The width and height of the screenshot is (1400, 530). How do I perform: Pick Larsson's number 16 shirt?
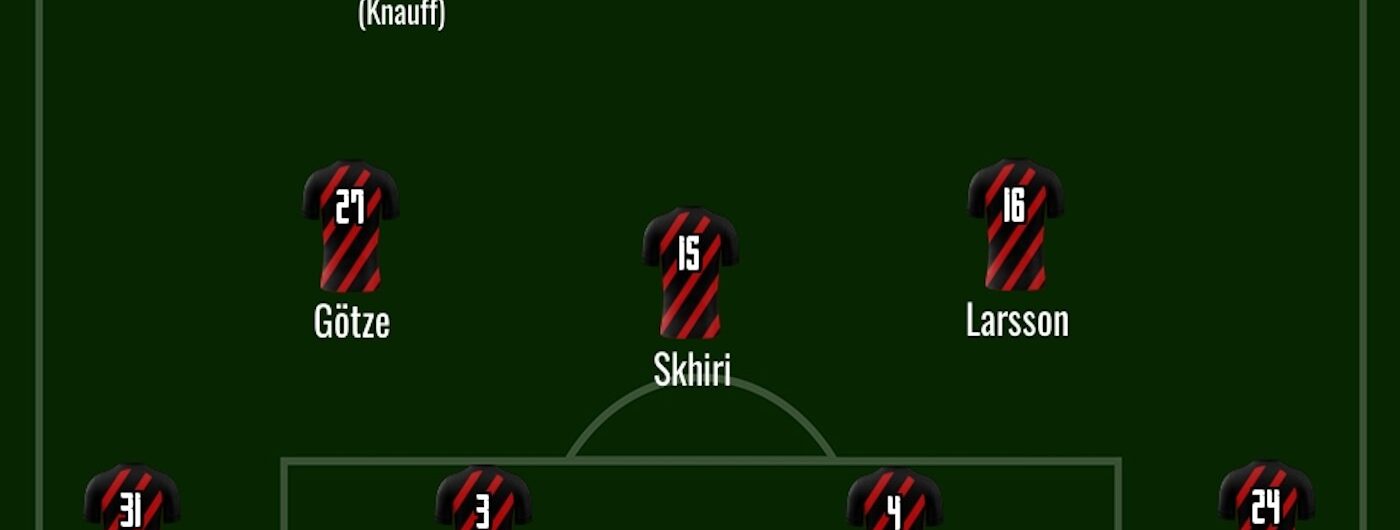[1016, 224]
